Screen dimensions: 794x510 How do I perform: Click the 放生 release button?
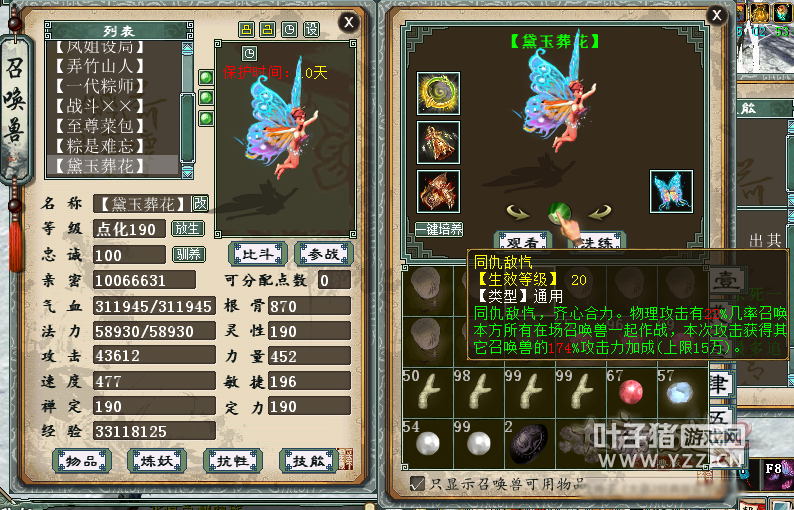[187, 228]
